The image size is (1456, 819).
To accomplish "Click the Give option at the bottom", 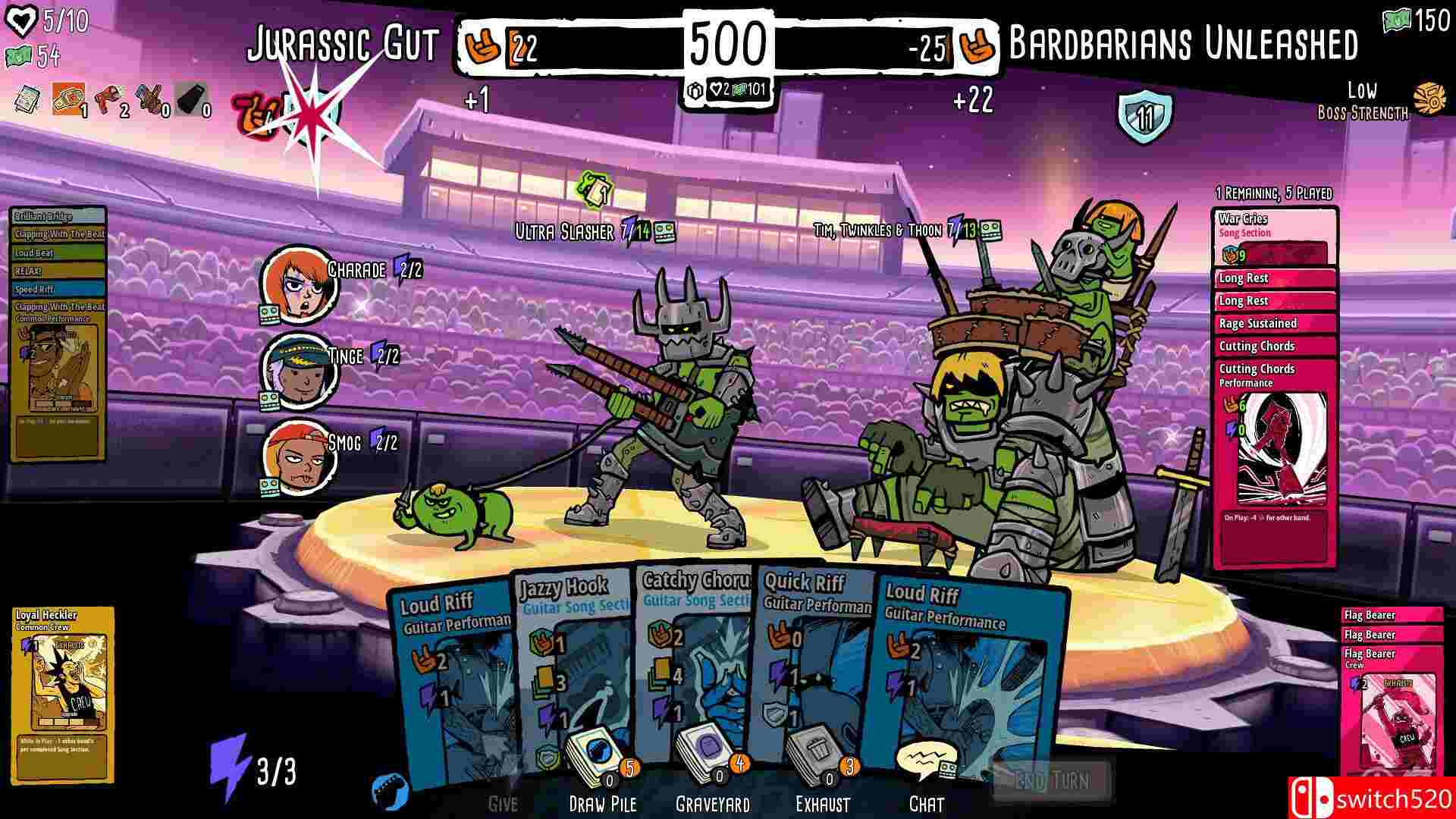I will (x=504, y=802).
